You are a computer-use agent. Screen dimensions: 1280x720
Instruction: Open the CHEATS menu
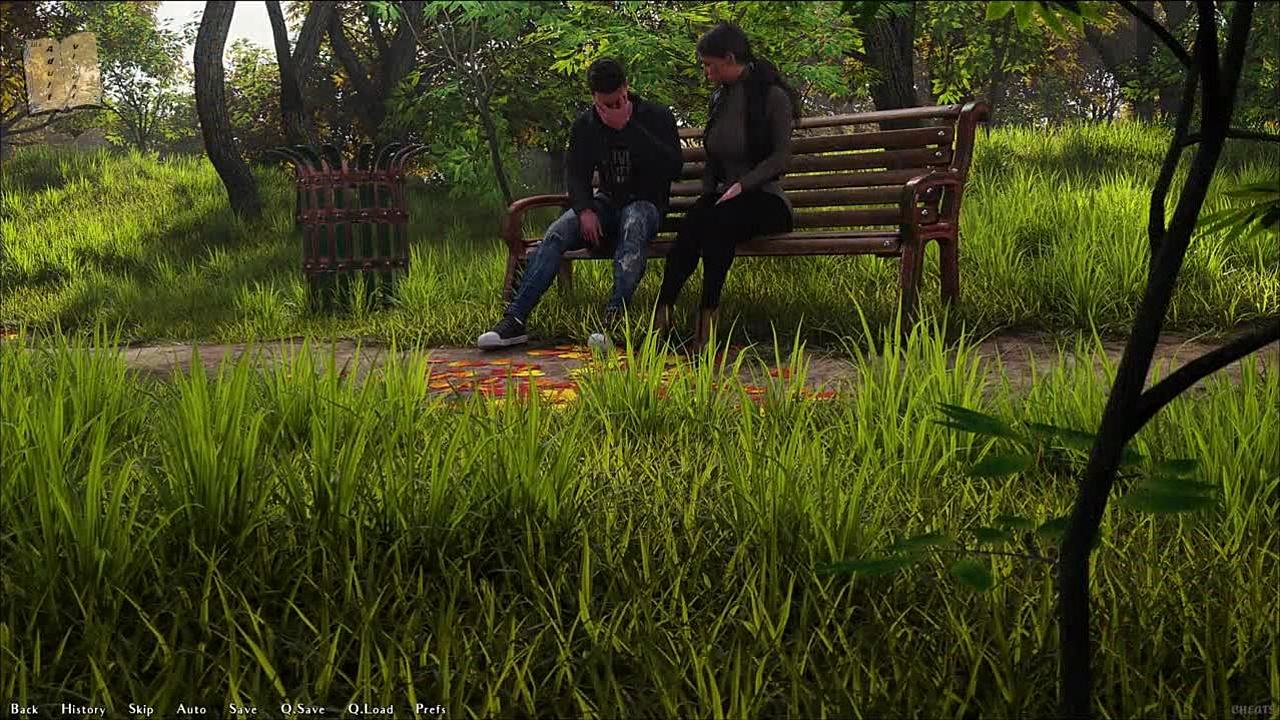[x=1252, y=709]
